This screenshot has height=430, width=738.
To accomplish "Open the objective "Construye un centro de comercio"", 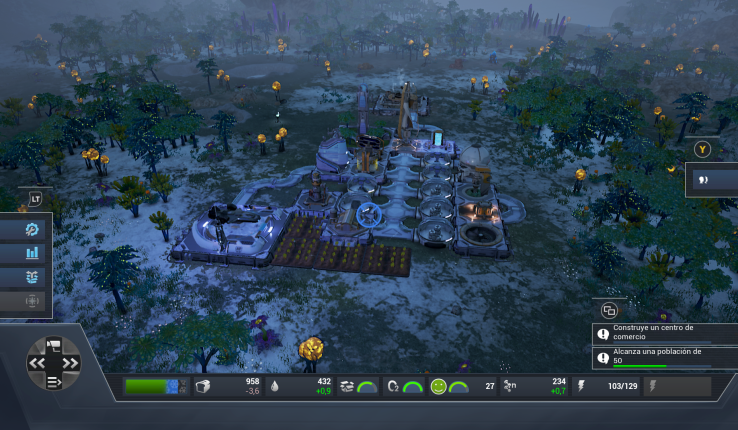I will pyautogui.click(x=664, y=333).
